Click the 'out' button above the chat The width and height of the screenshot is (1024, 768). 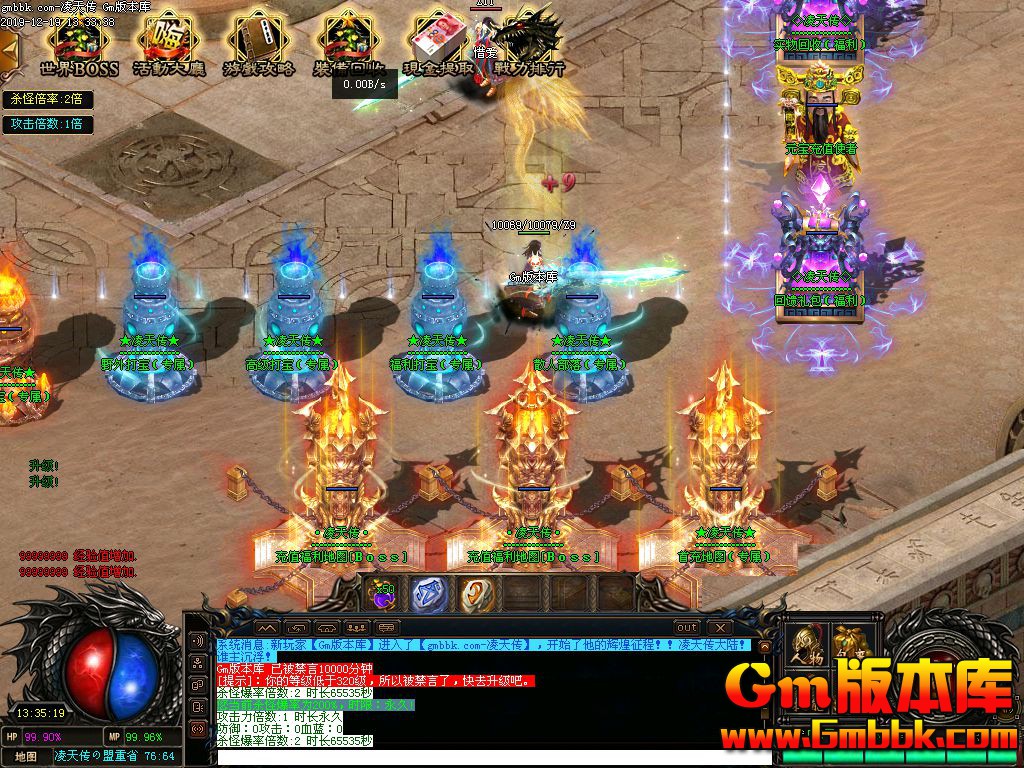pos(687,627)
